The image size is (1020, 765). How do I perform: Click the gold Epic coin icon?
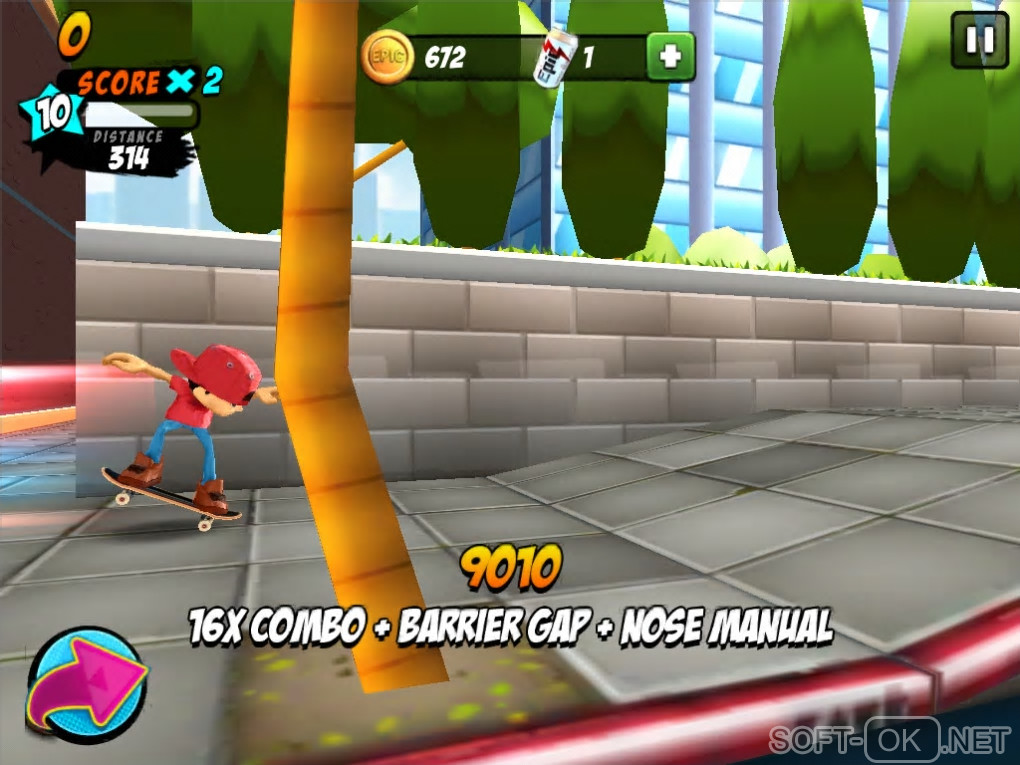387,56
